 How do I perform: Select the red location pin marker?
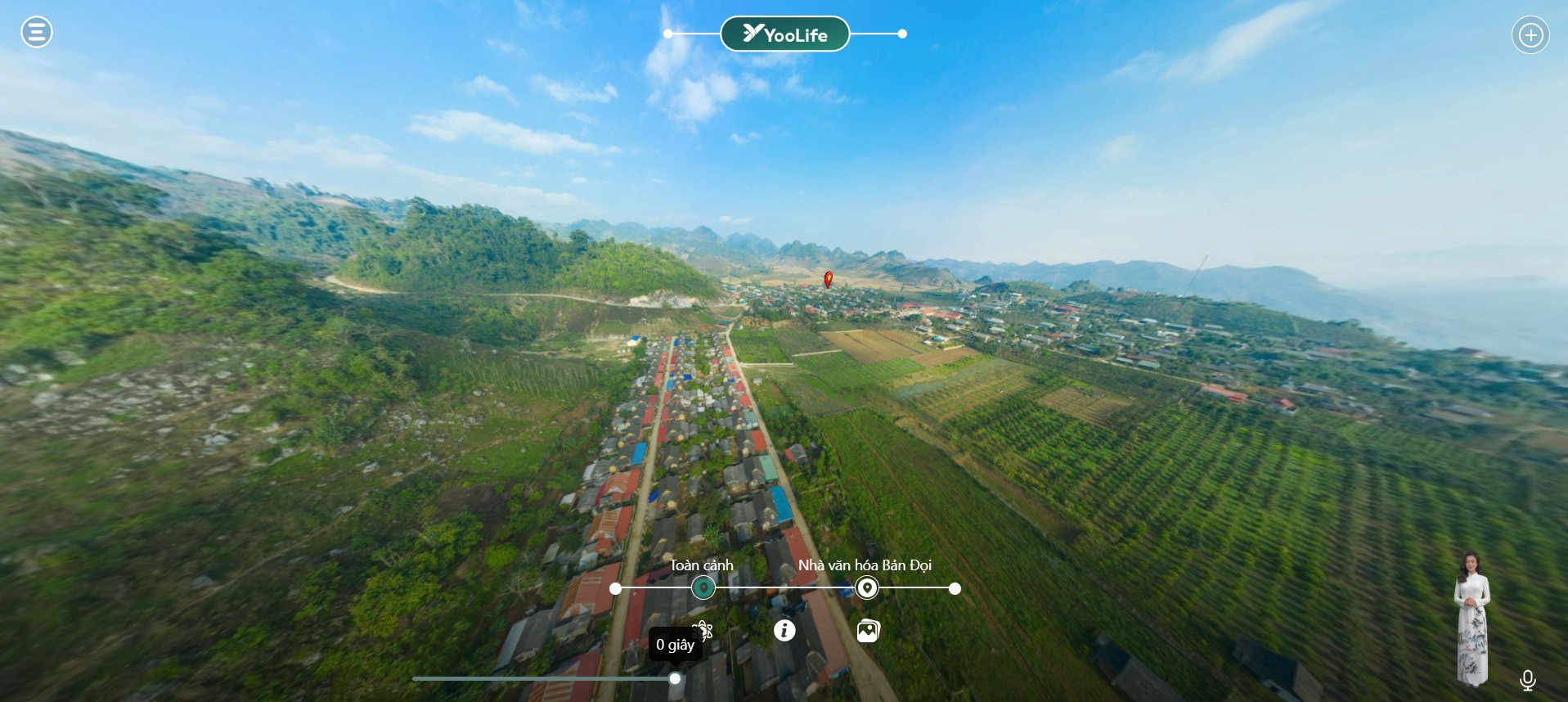[828, 280]
